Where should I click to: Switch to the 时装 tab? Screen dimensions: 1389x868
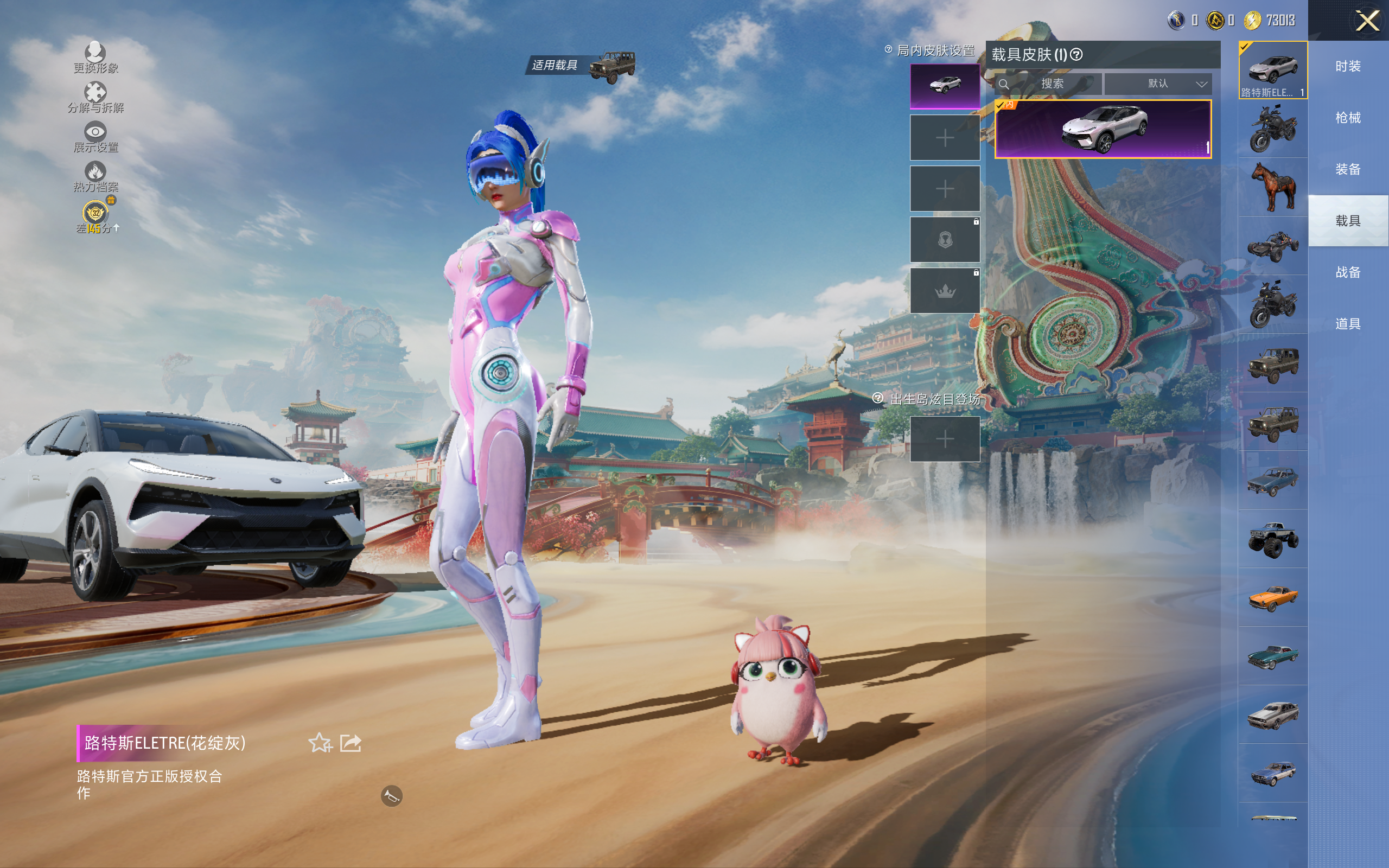point(1348,67)
